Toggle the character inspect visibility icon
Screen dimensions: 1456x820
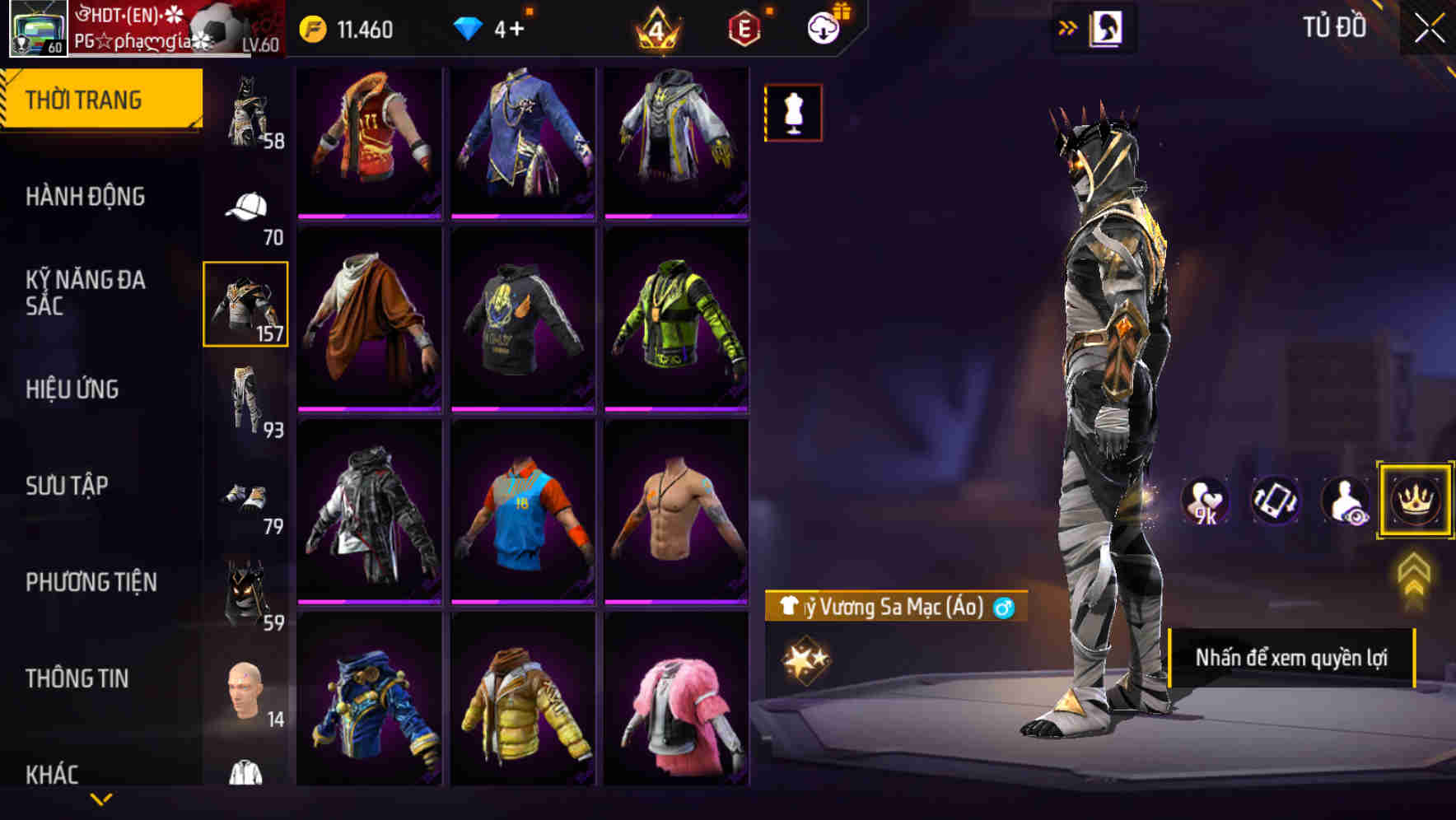click(1346, 501)
